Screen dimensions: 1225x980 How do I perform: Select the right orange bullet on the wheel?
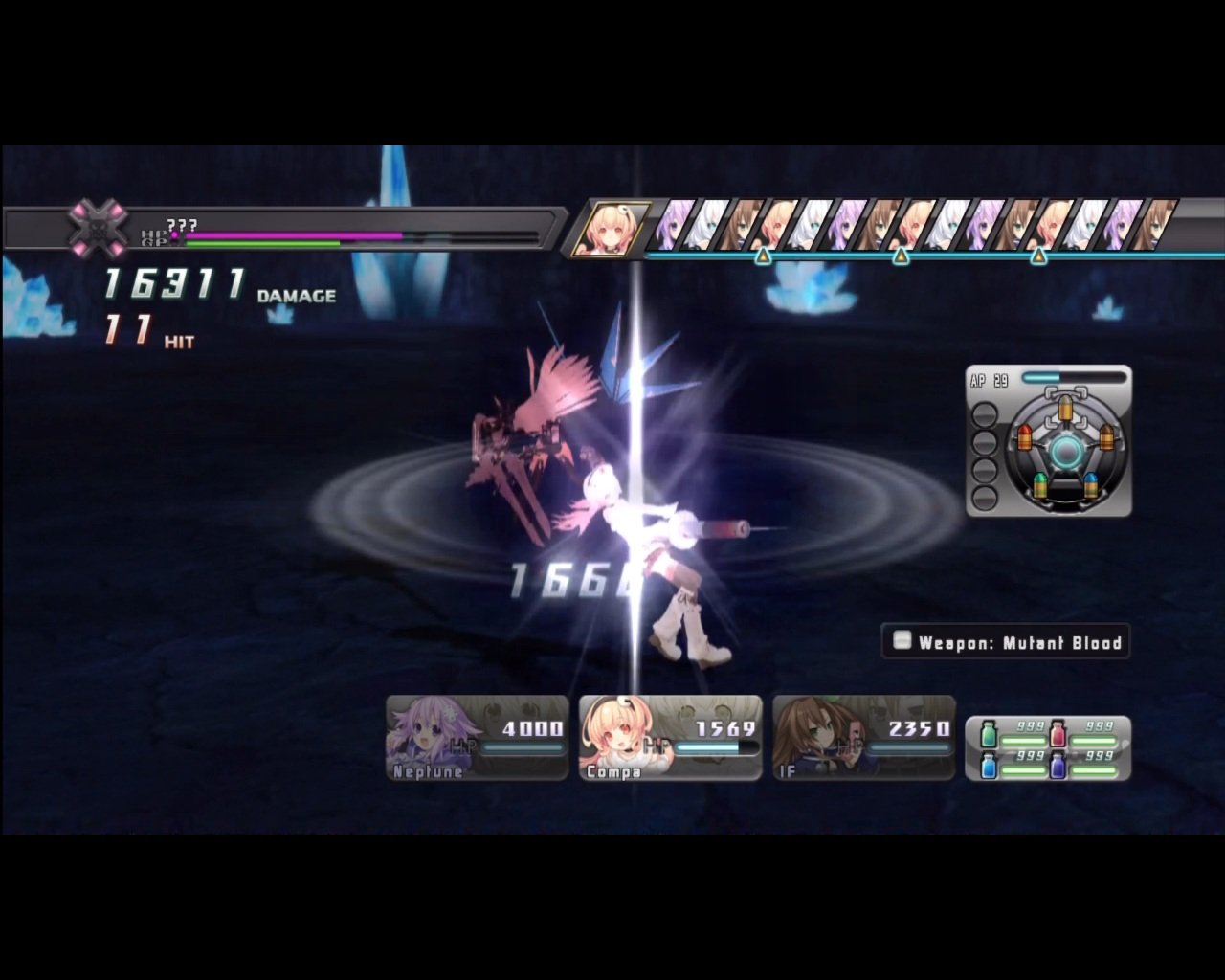[x=1106, y=438]
